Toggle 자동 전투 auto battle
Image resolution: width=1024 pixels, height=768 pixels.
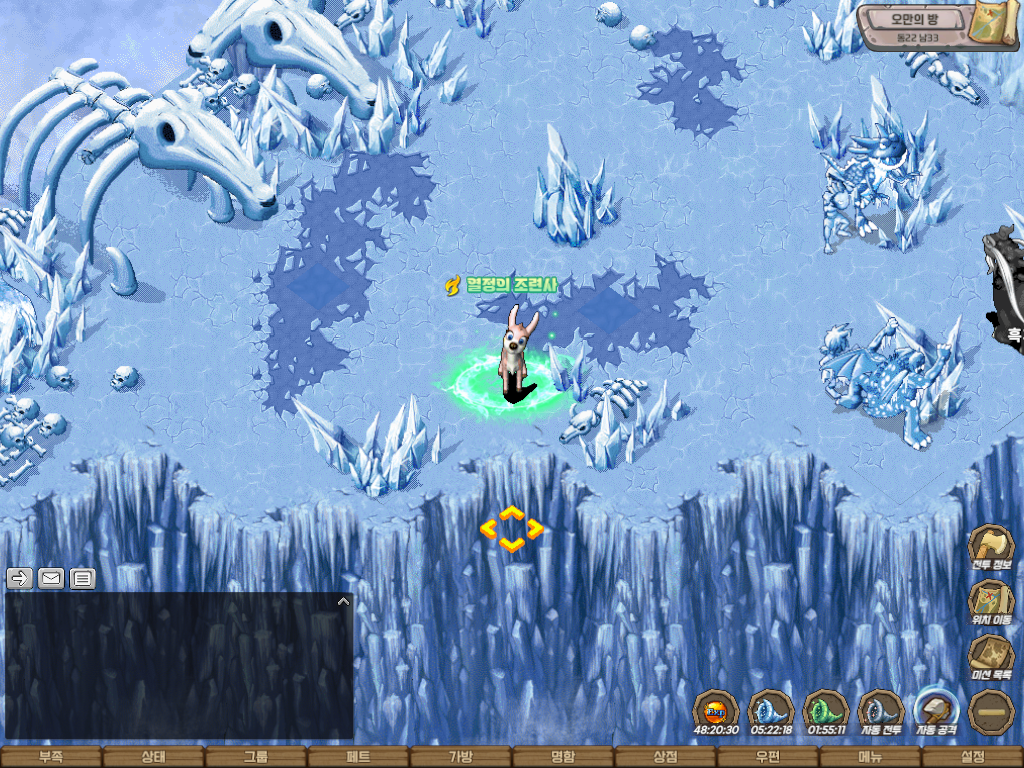(881, 712)
